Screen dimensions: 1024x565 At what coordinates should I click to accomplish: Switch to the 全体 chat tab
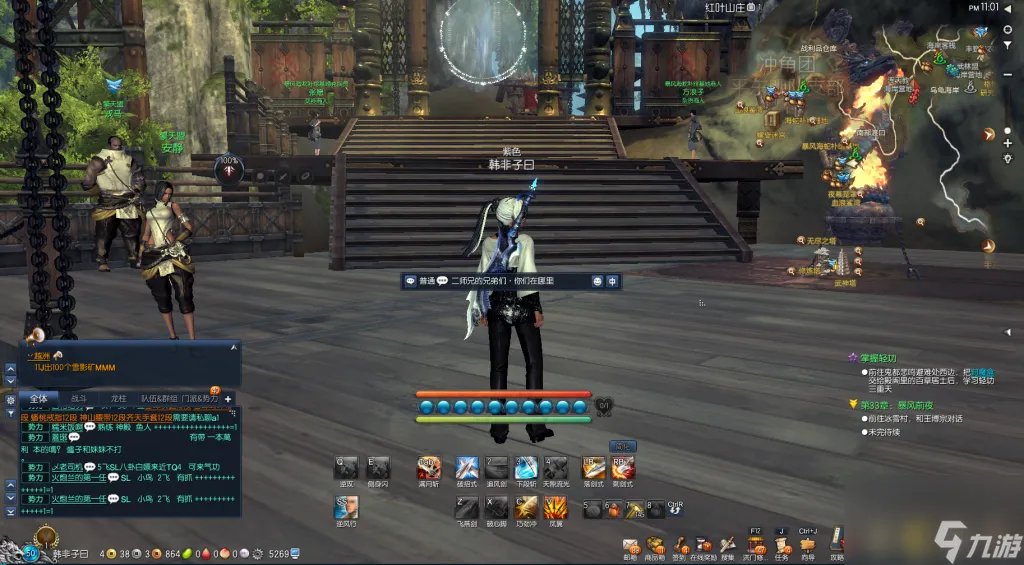point(37,398)
